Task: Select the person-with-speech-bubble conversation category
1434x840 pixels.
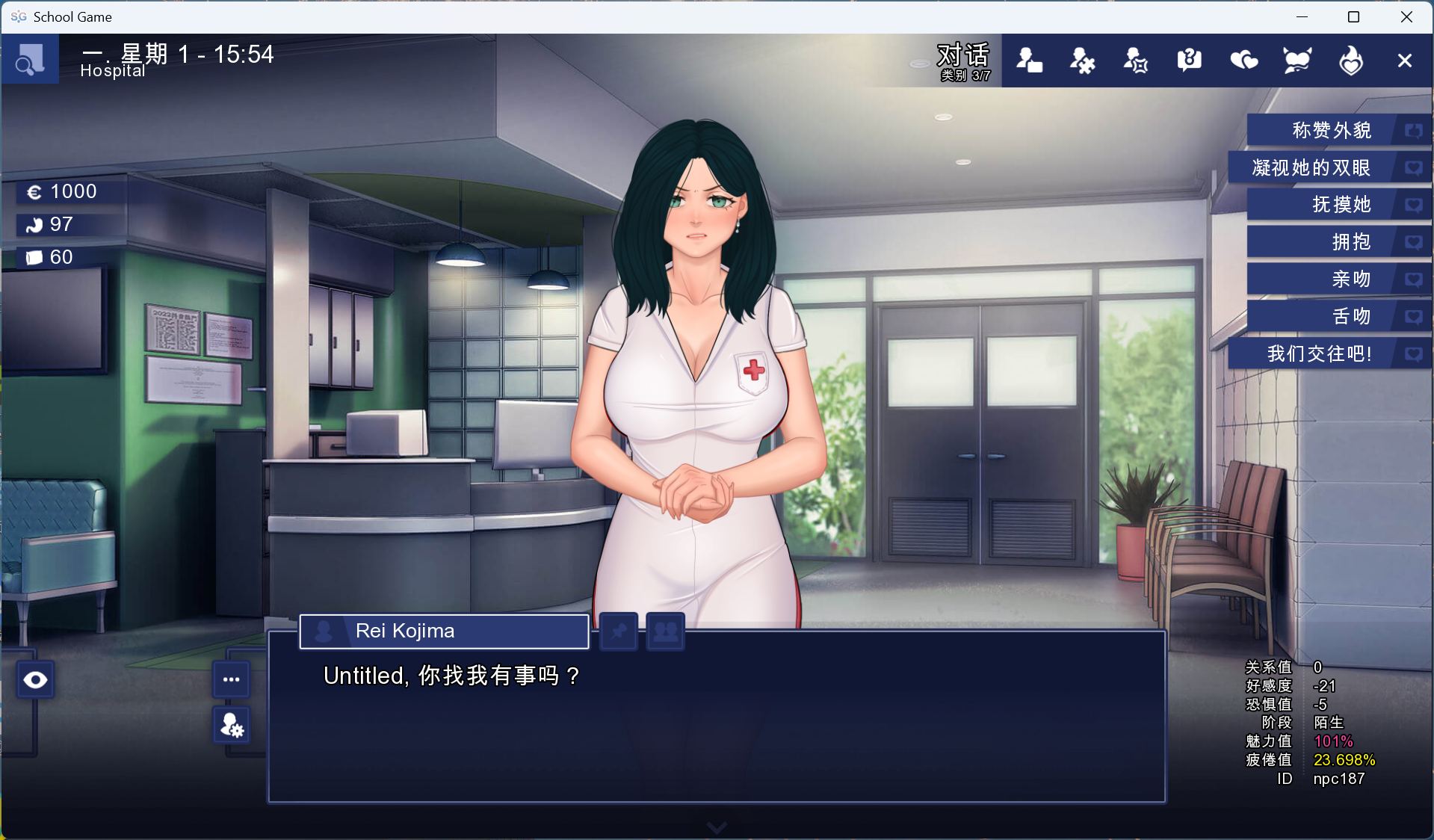Action: [x=1029, y=60]
